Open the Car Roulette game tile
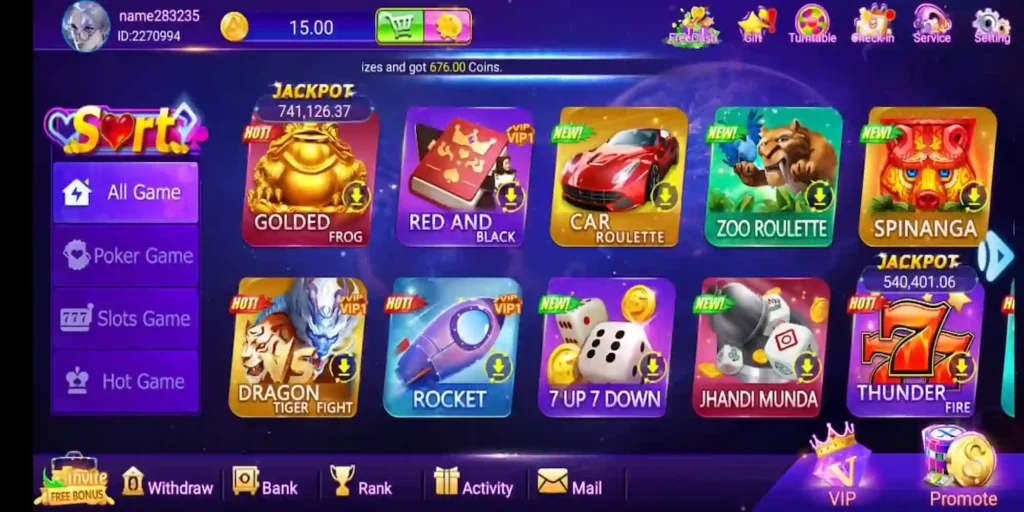 pos(618,178)
